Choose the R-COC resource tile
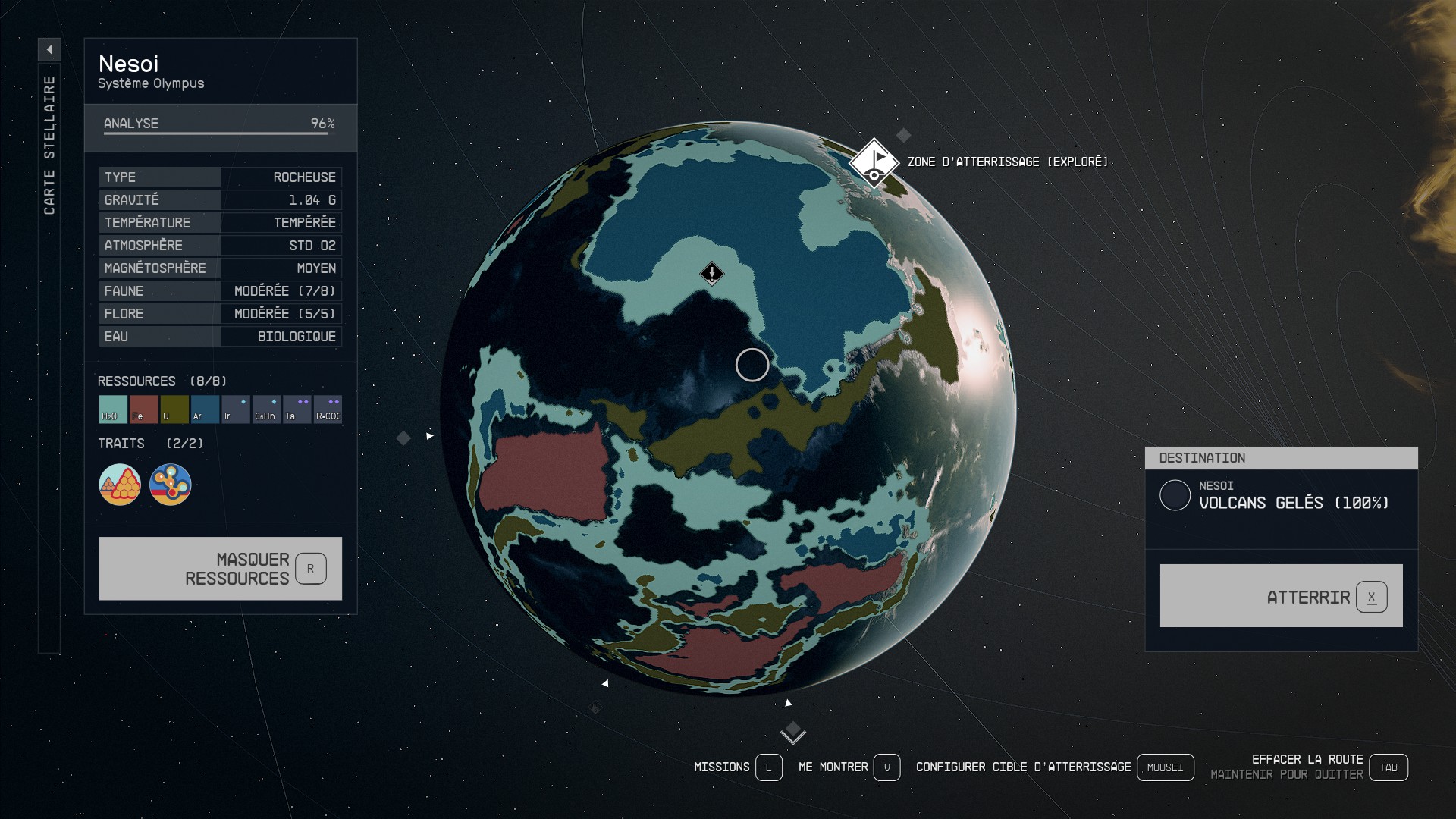Screen dimensions: 1456x819 (x=328, y=409)
